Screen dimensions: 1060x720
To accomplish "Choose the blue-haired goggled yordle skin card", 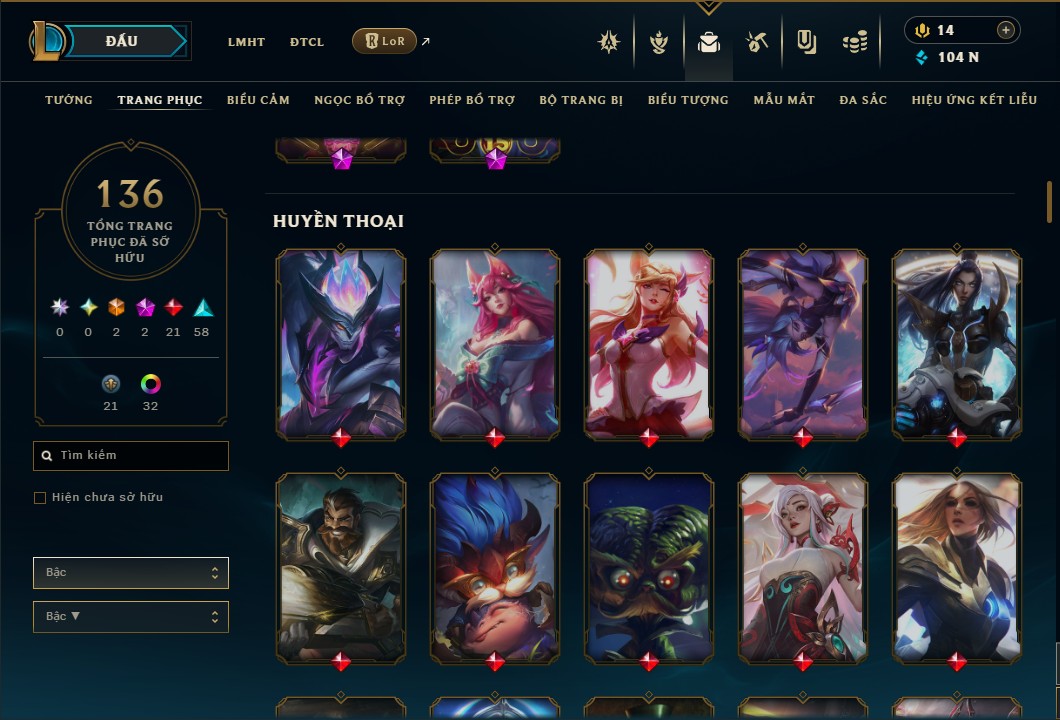I will [495, 567].
